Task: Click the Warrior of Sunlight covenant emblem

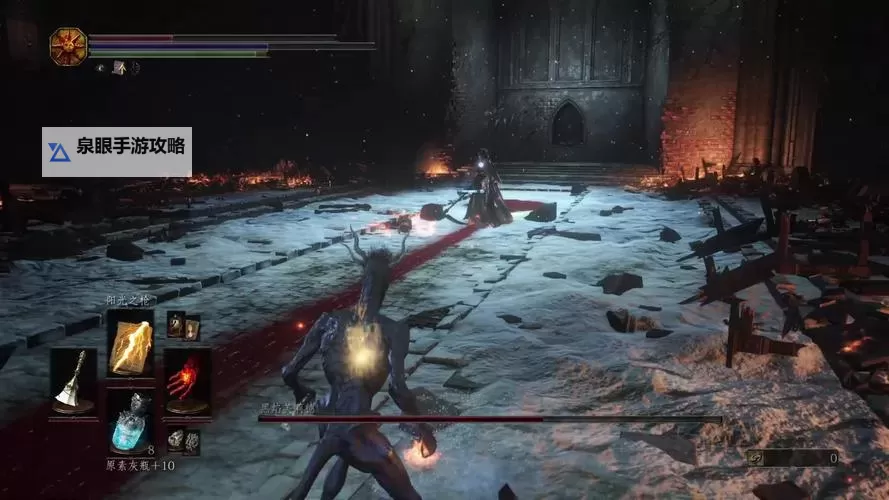Action: coord(68,46)
